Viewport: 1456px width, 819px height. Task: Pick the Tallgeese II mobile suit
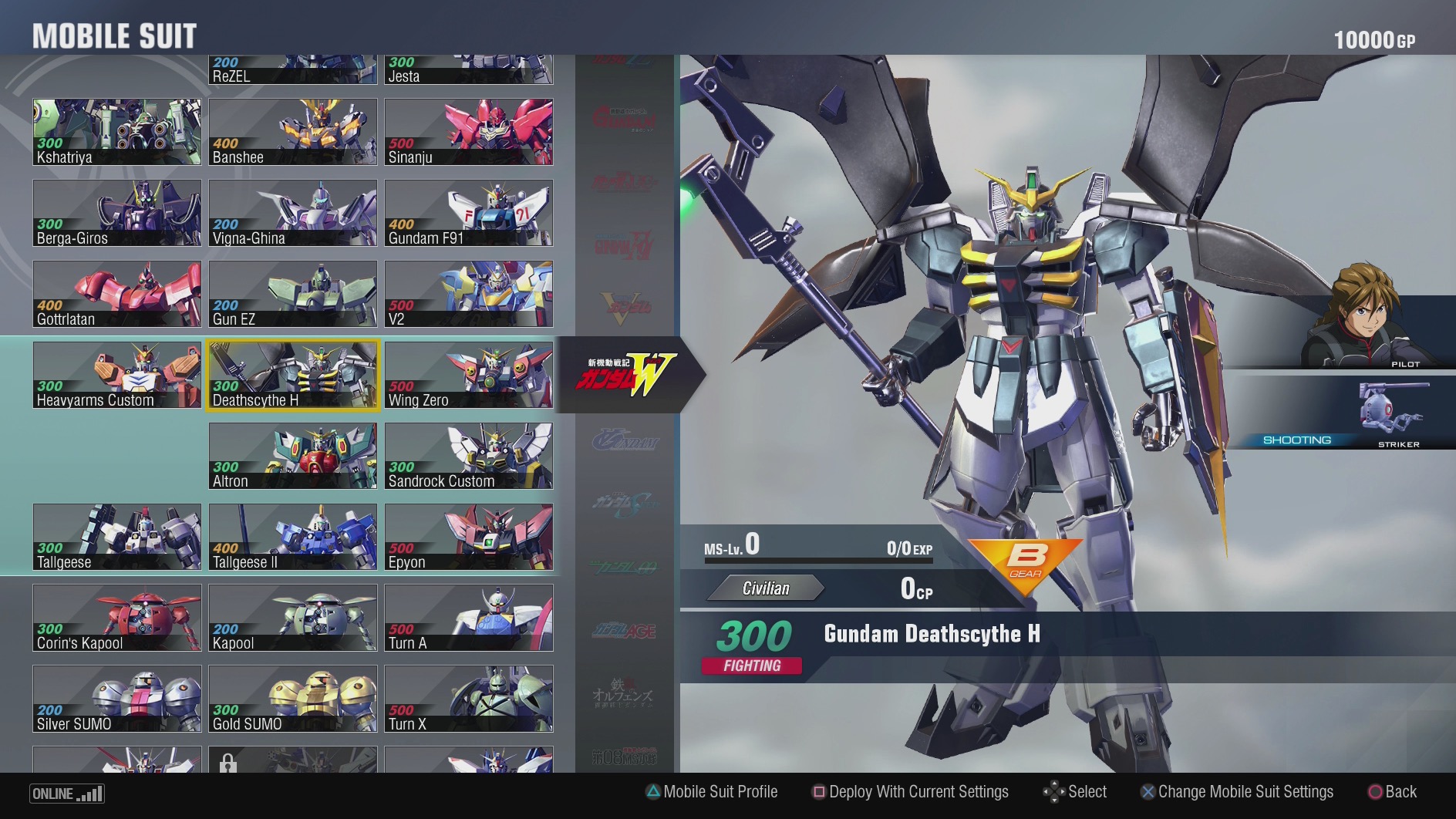[292, 537]
